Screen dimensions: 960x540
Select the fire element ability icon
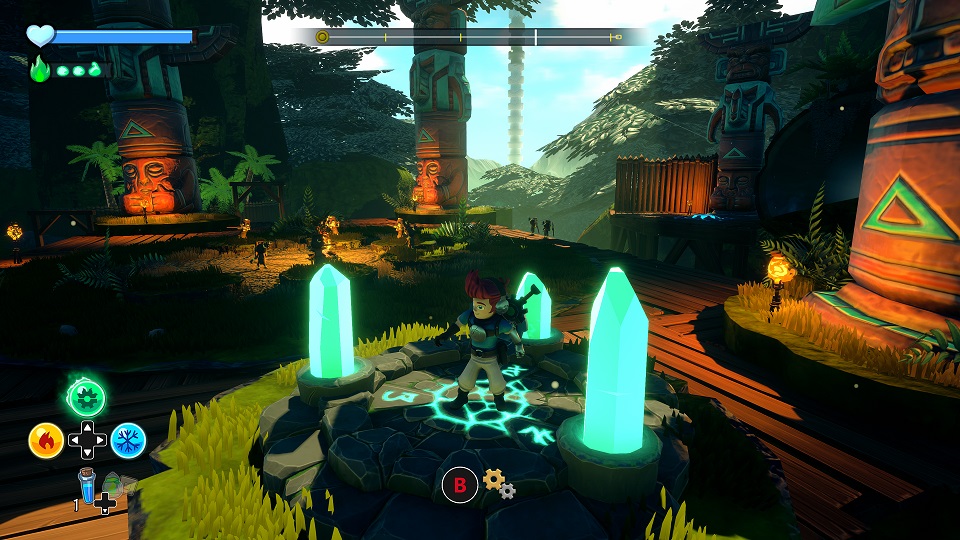click(x=46, y=440)
